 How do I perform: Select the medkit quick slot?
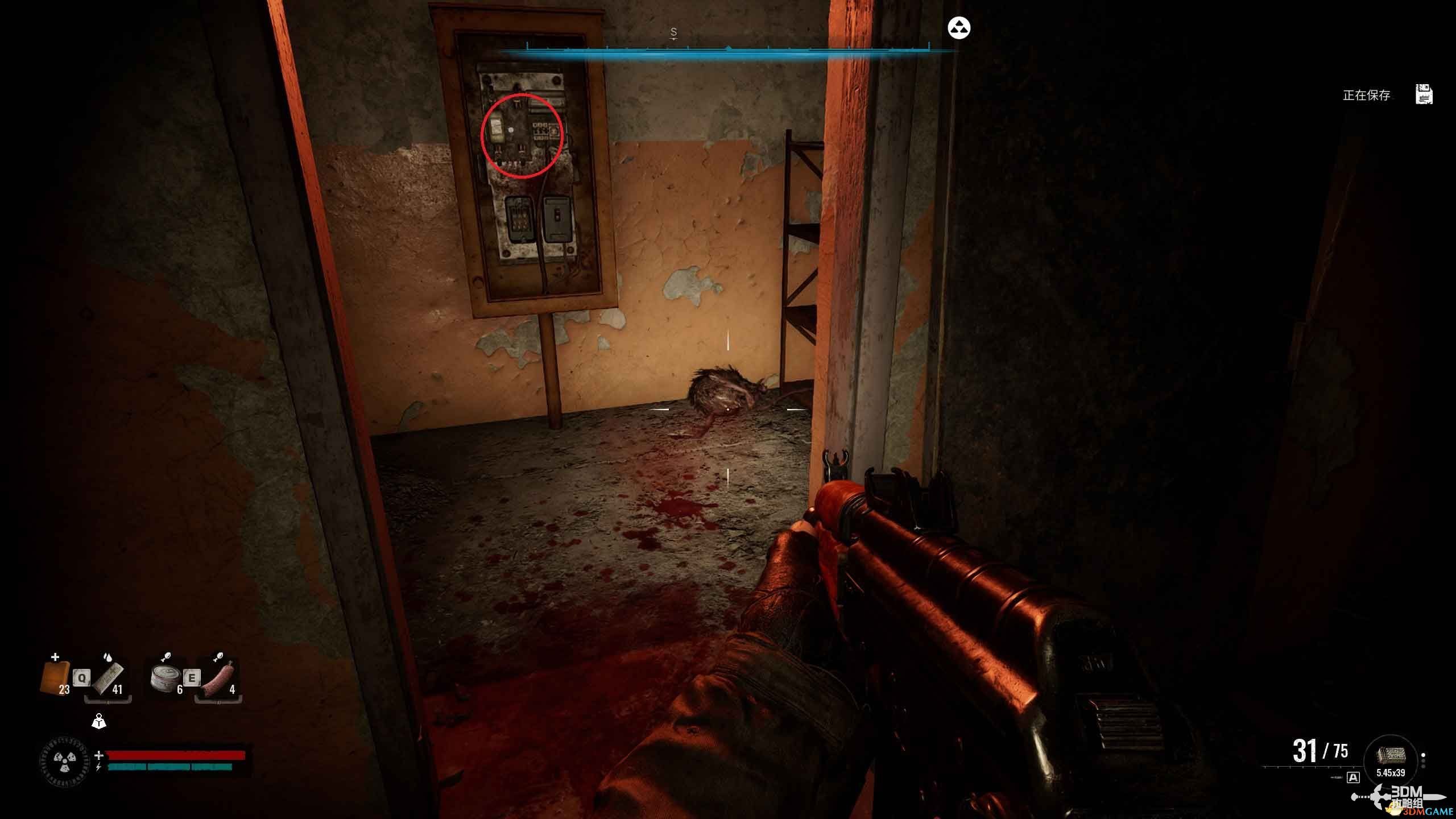pos(55,677)
